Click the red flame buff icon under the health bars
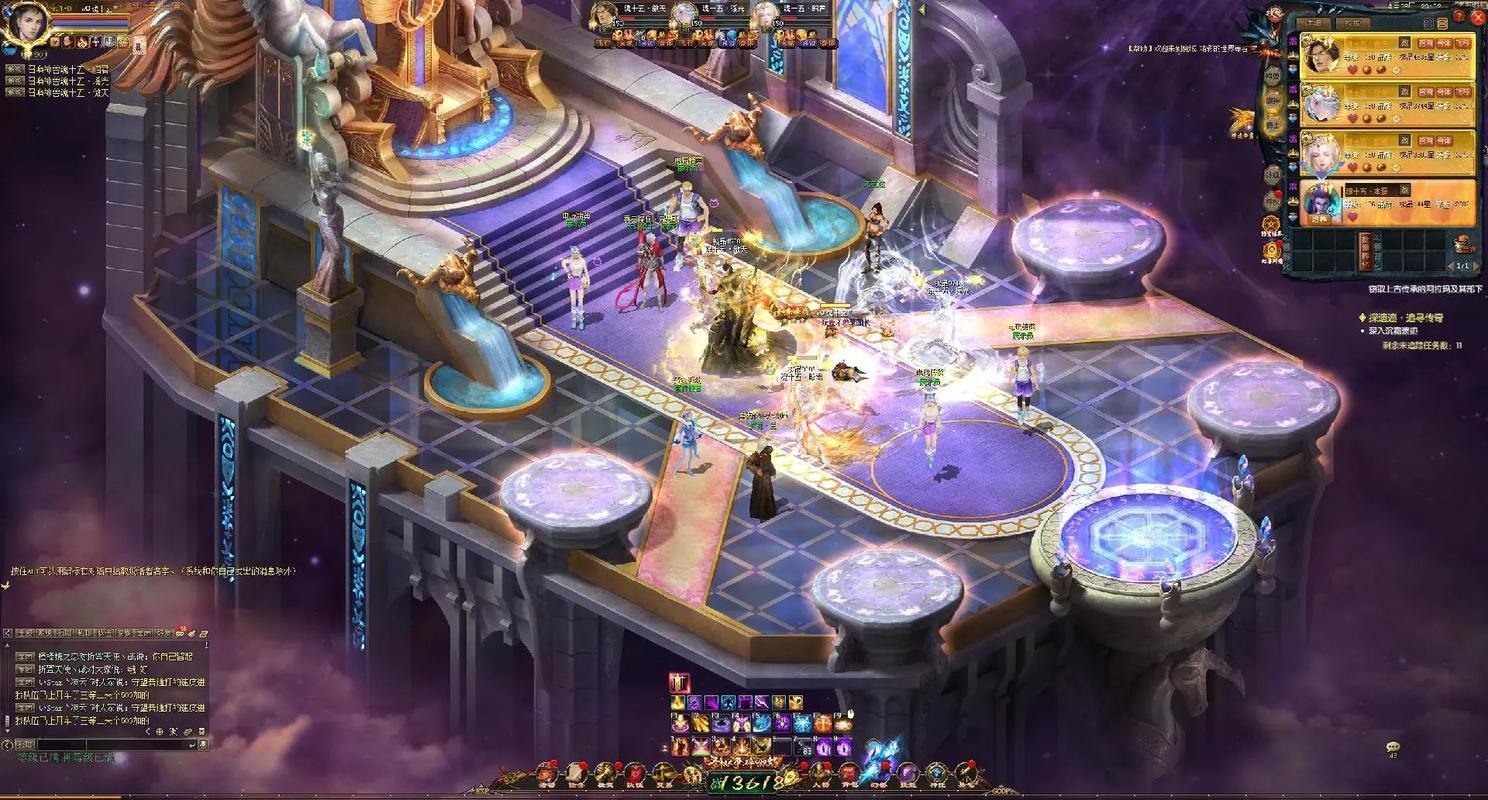The width and height of the screenshot is (1488, 800). [x=82, y=41]
